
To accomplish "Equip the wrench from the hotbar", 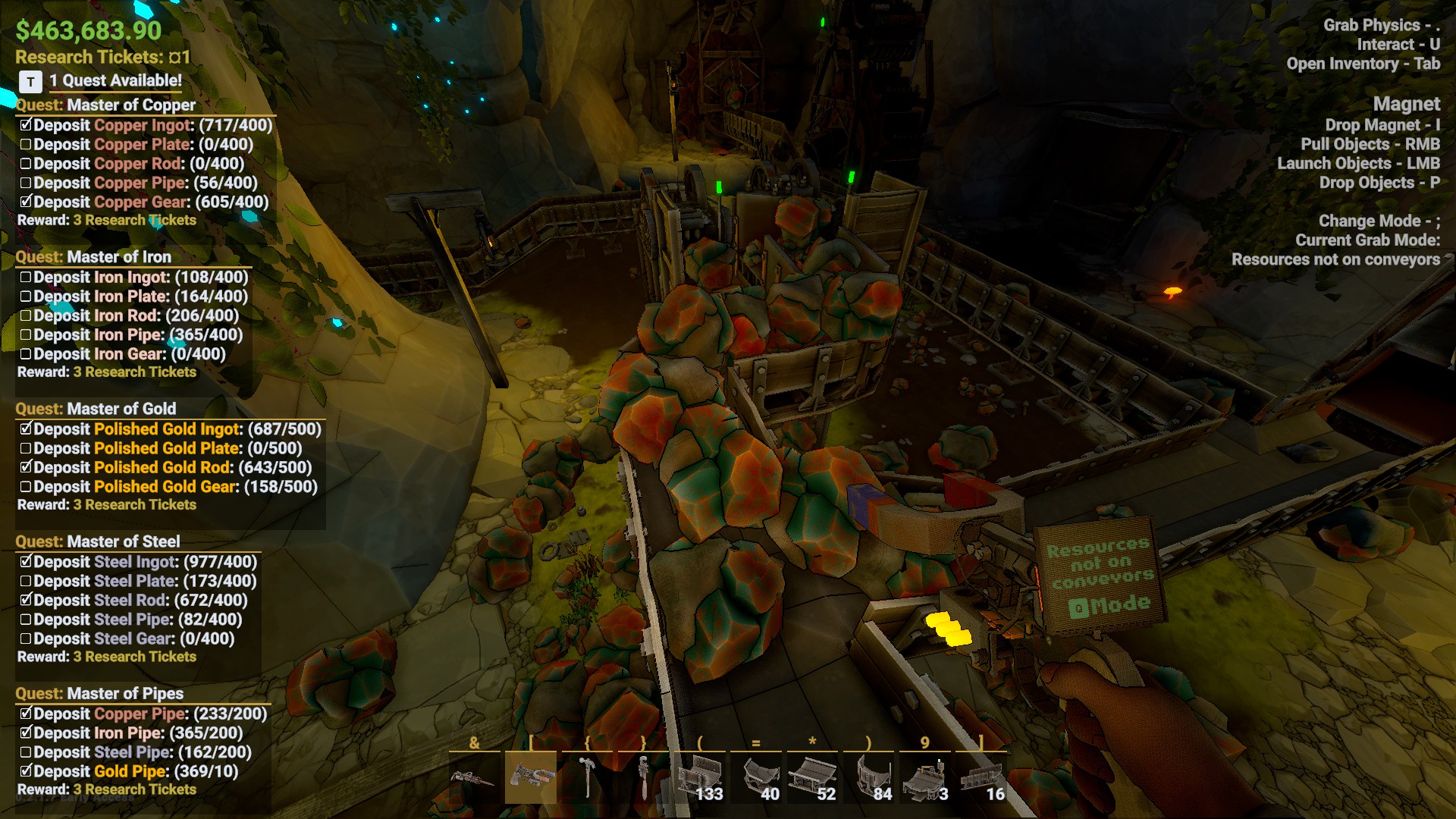I will point(643,778).
